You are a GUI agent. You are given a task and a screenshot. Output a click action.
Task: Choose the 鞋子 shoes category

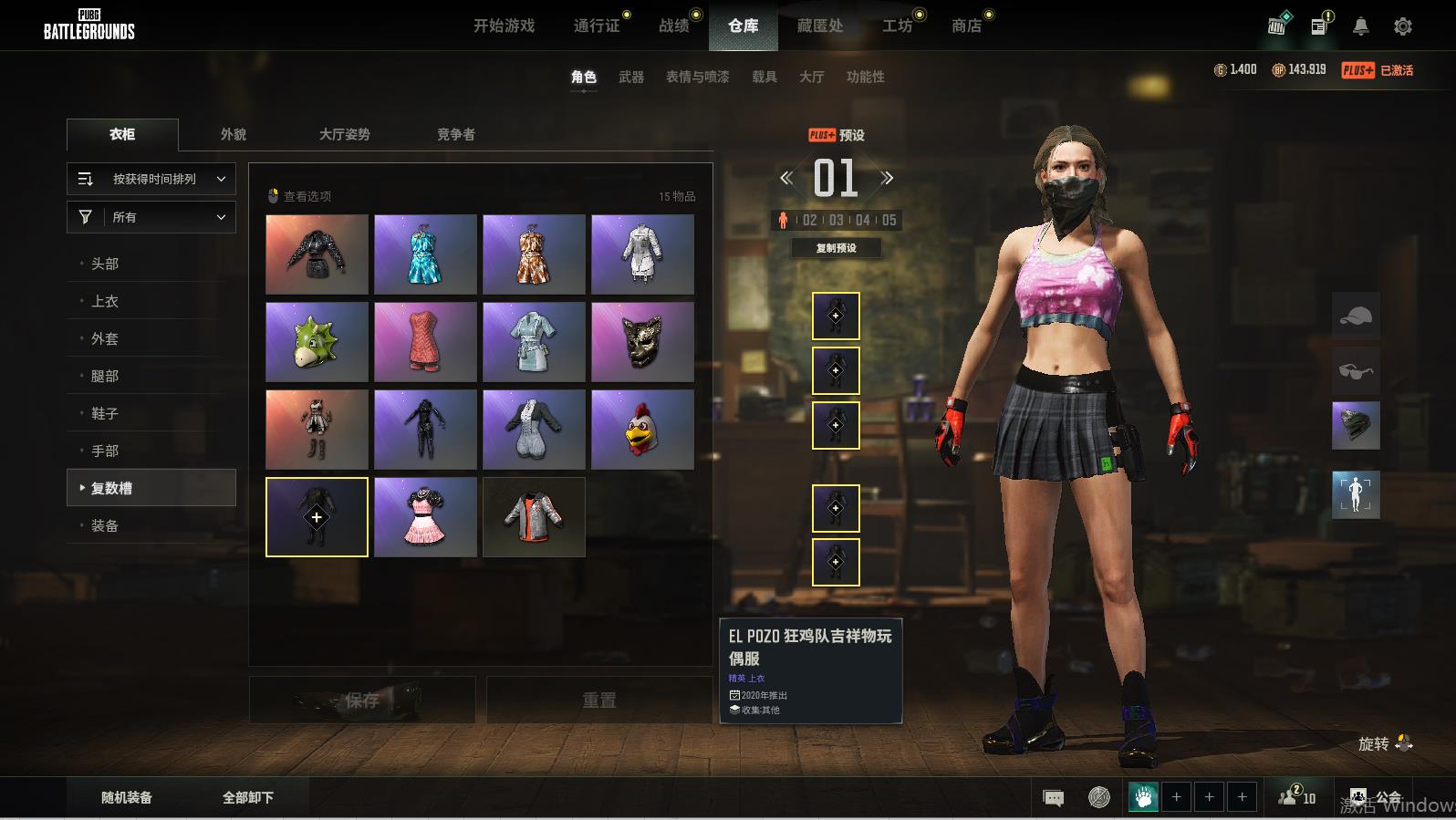pos(105,413)
